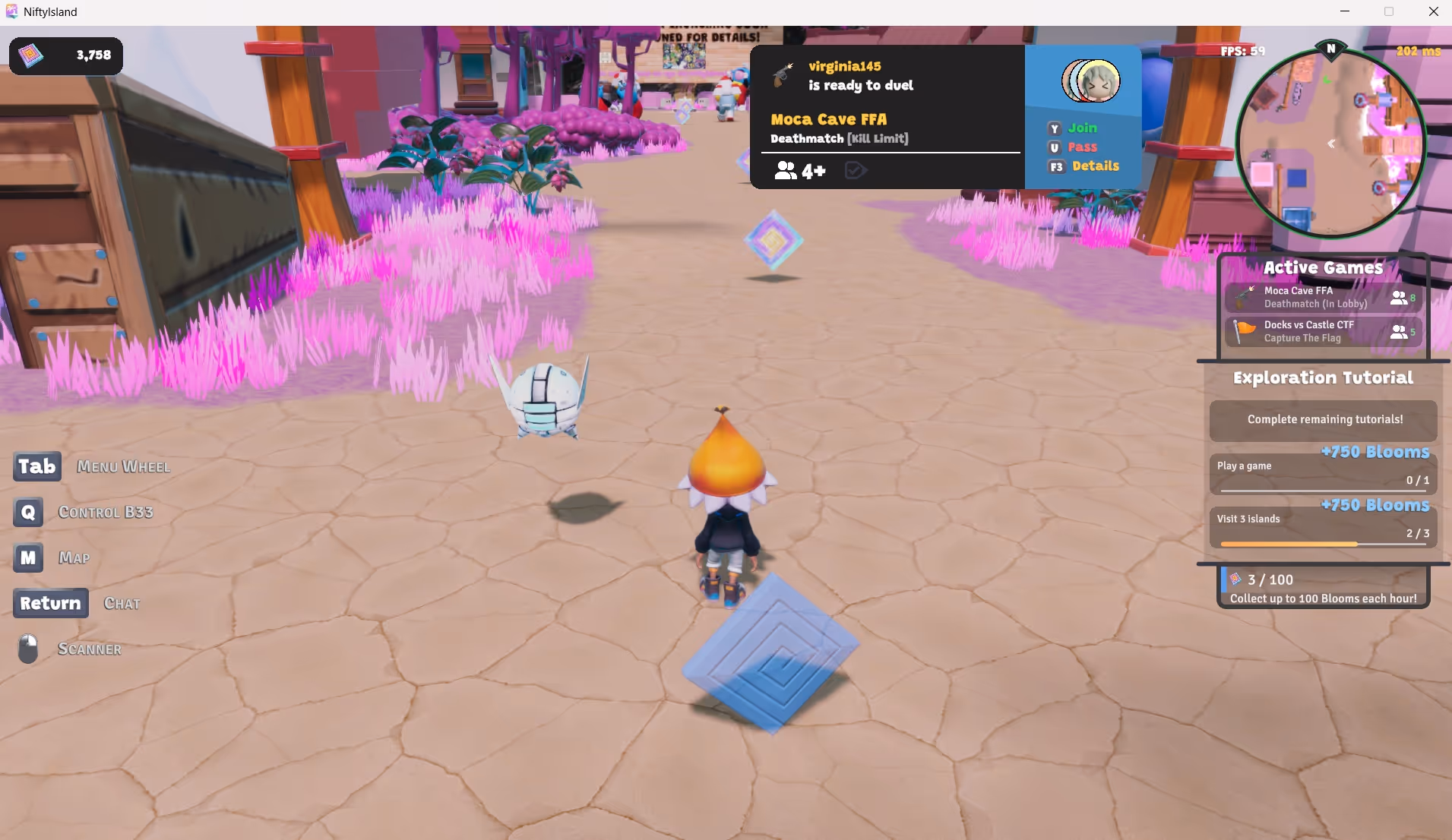Open the Map shortcut
The width and height of the screenshot is (1452, 840).
(28, 557)
